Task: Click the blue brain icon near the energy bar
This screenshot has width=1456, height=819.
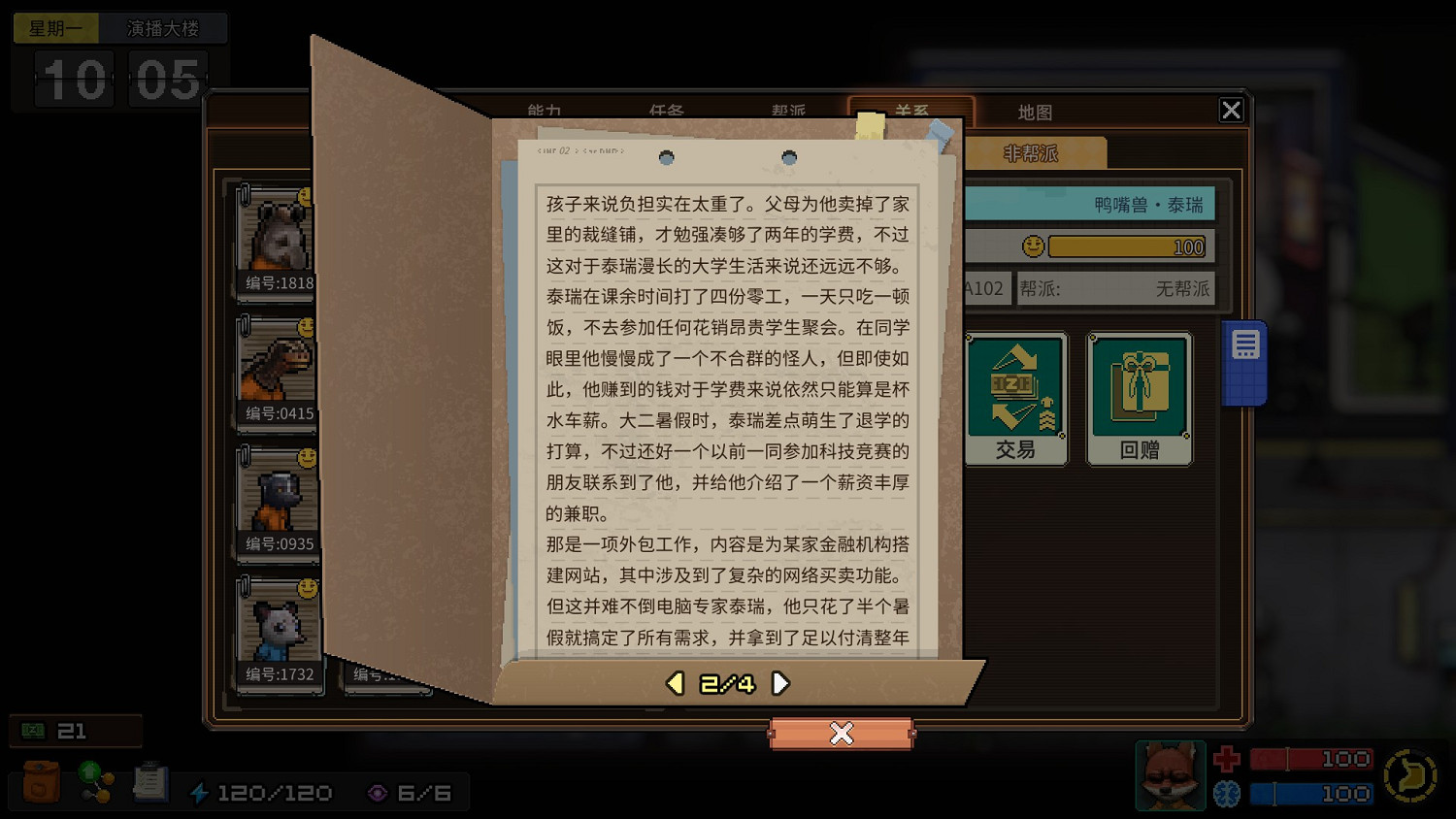Action: tap(1225, 793)
